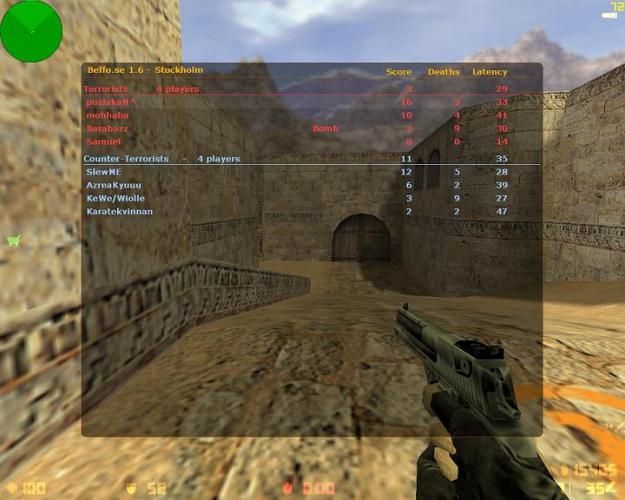Select Samuel in the Terrorists list
The height and width of the screenshot is (500, 625).
(103, 141)
